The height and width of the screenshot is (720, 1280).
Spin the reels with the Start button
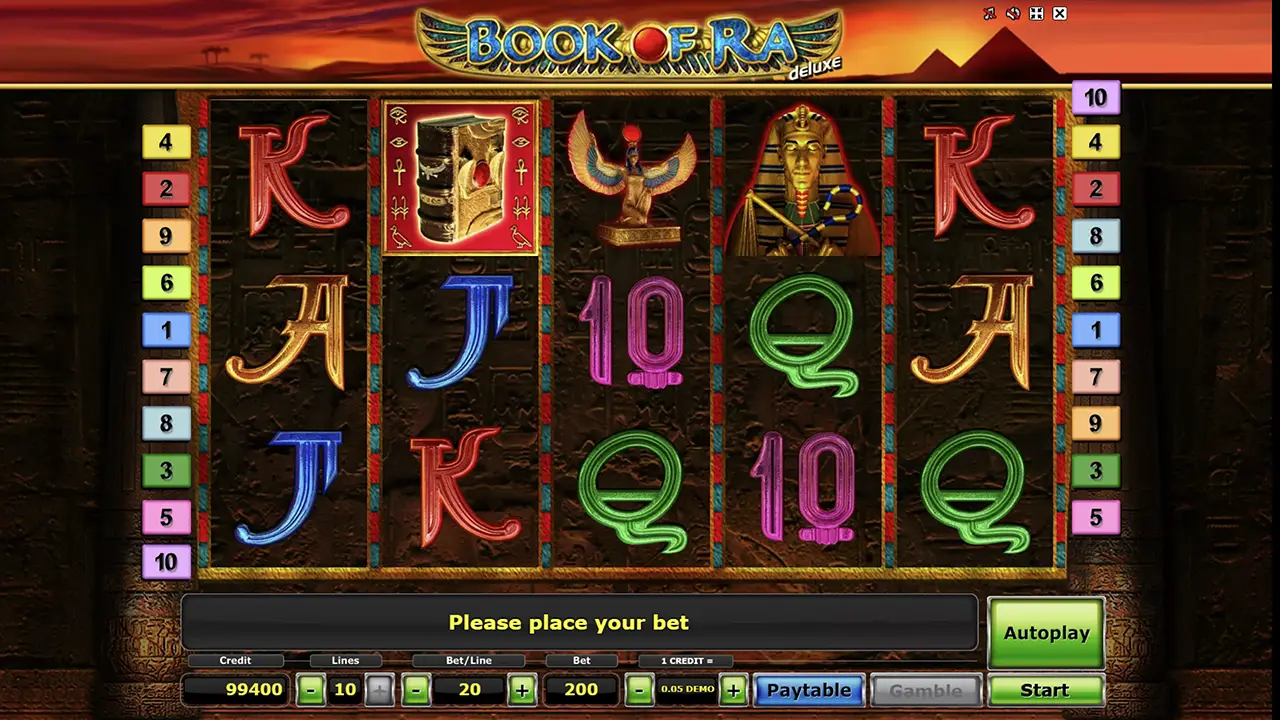click(x=1045, y=690)
